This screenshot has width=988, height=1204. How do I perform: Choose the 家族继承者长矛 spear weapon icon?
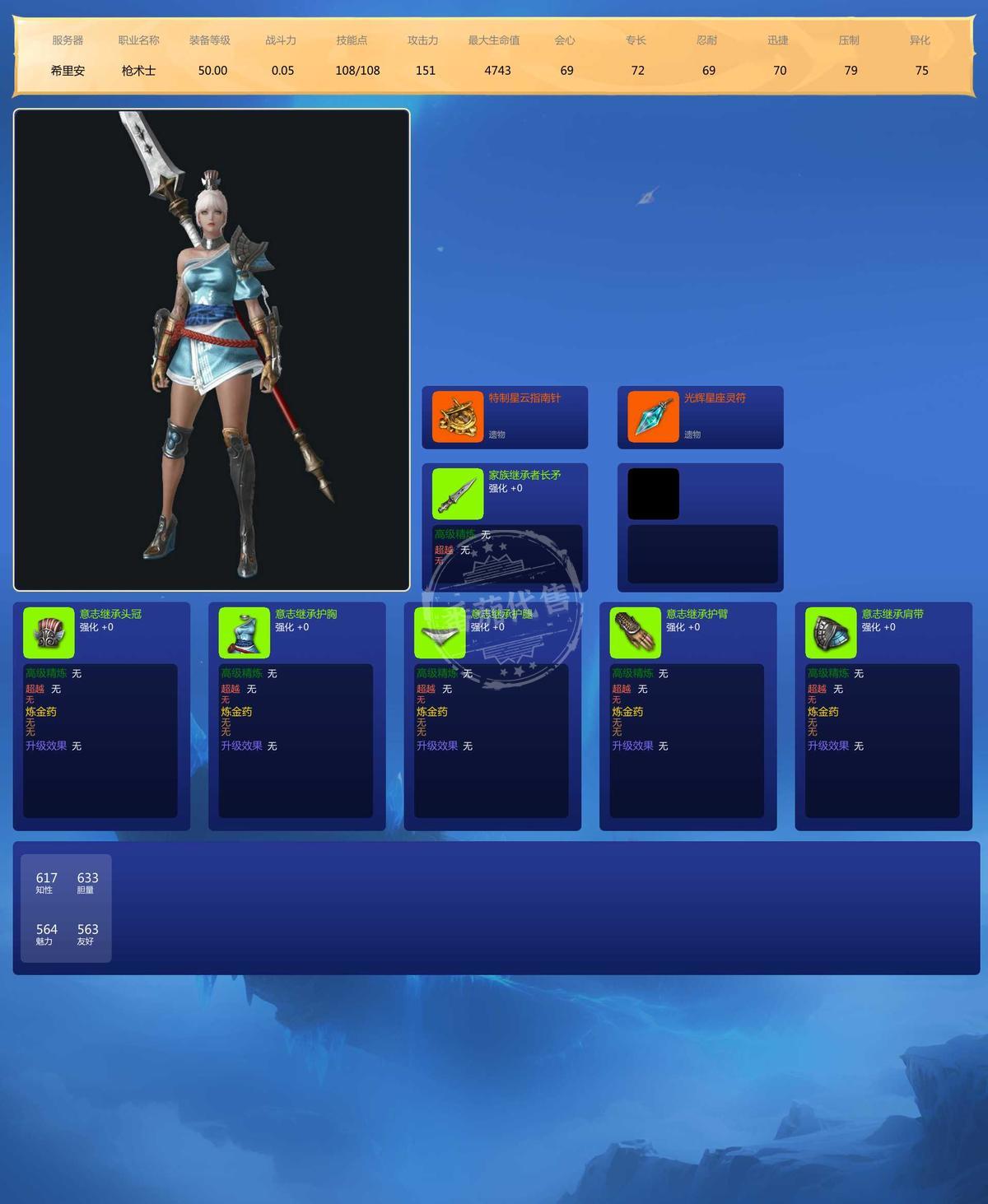coord(458,494)
